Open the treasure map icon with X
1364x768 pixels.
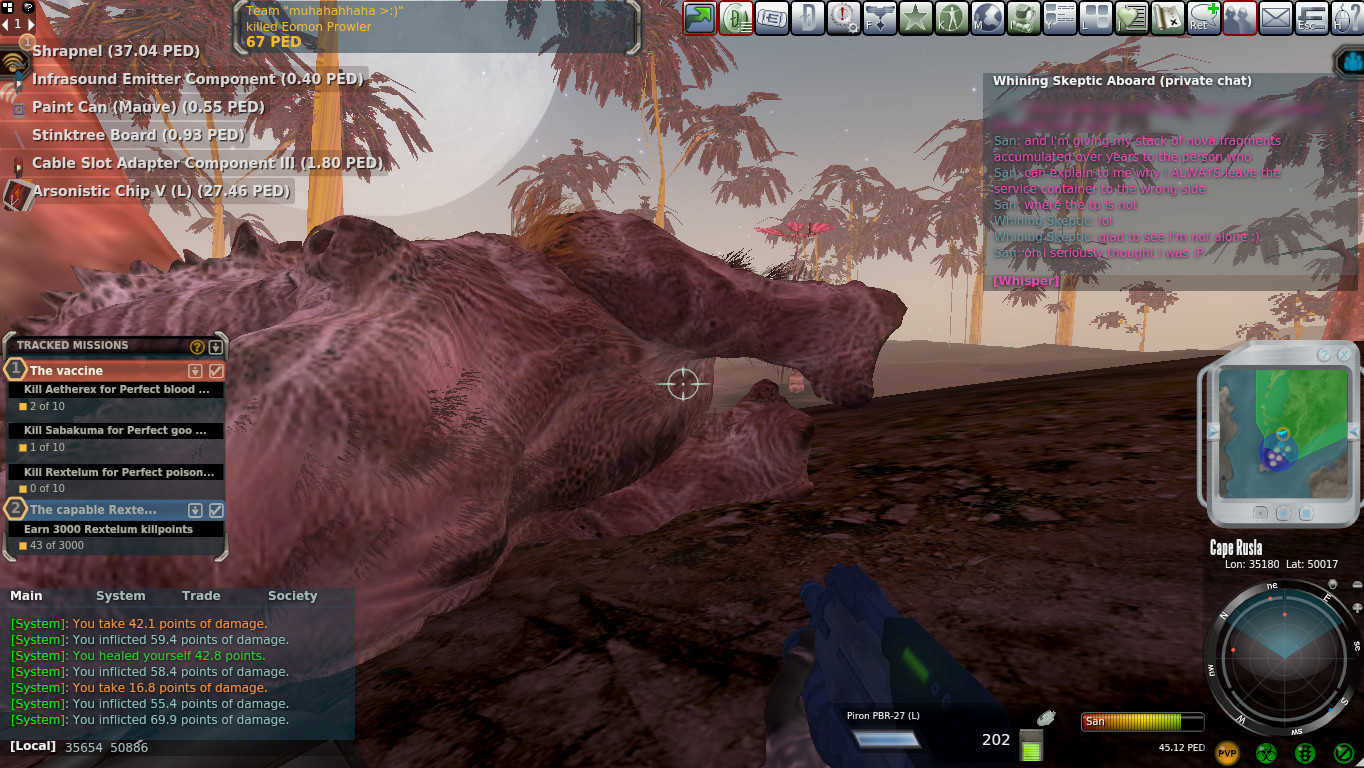[x=1168, y=18]
